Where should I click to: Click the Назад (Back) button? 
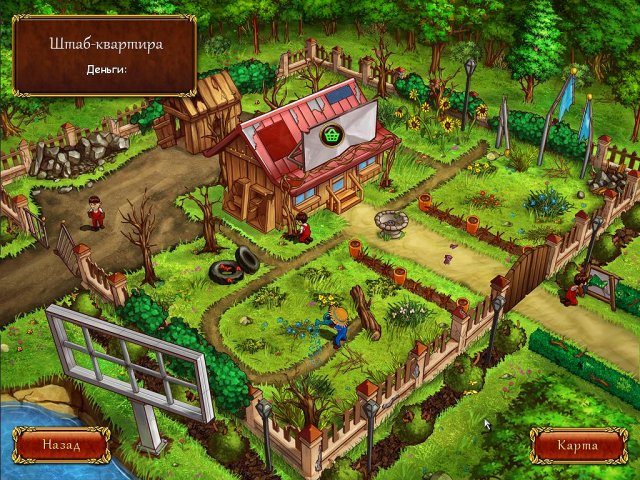(x=61, y=443)
